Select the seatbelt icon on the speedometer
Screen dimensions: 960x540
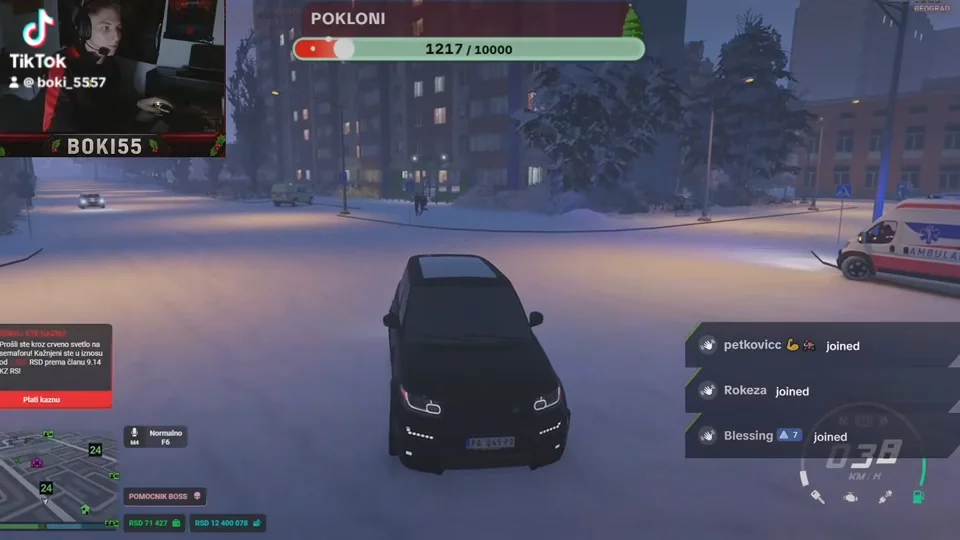pyautogui.click(x=883, y=497)
